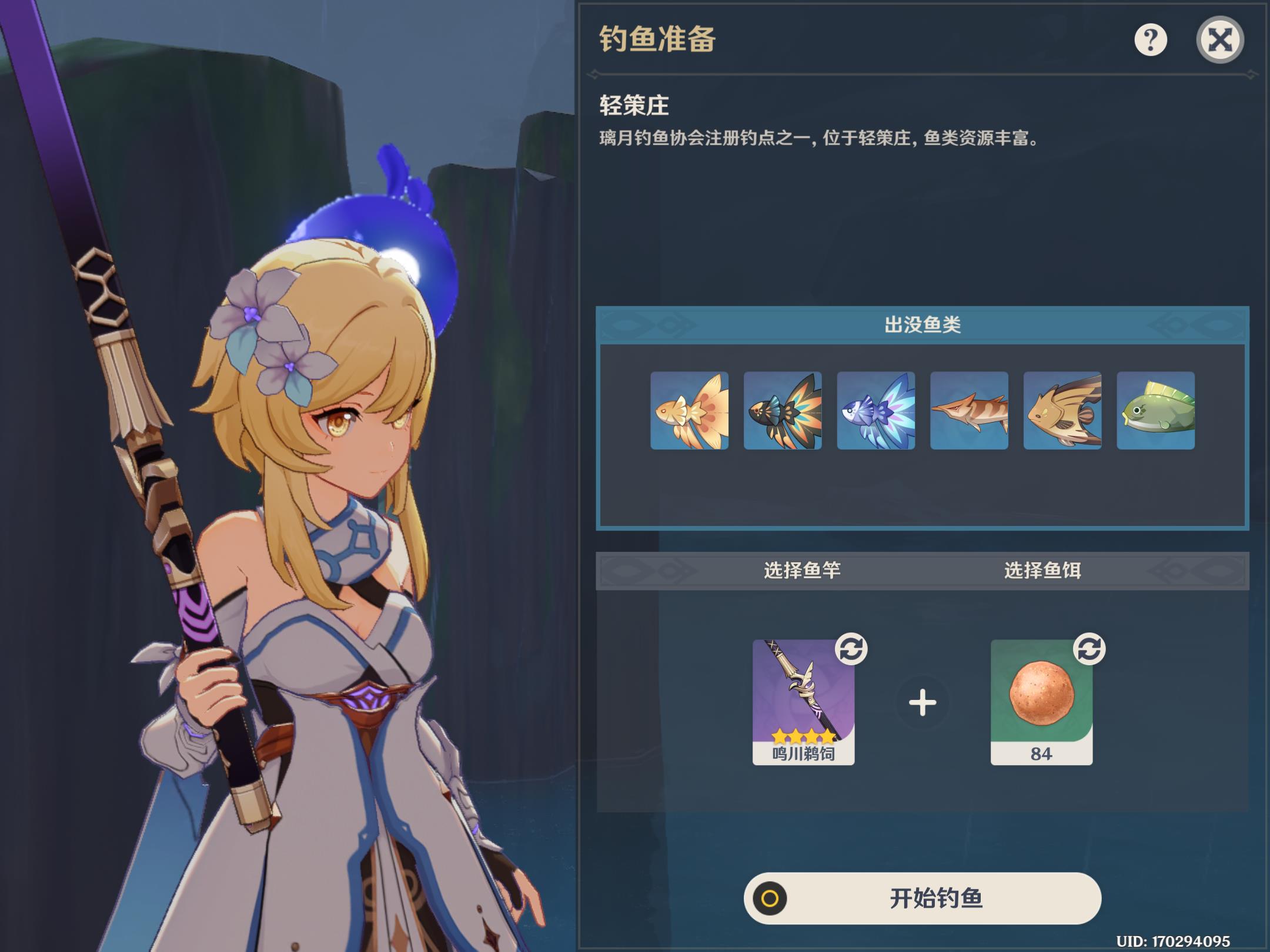
Task: Open the question mark help button
Action: click(x=1150, y=40)
